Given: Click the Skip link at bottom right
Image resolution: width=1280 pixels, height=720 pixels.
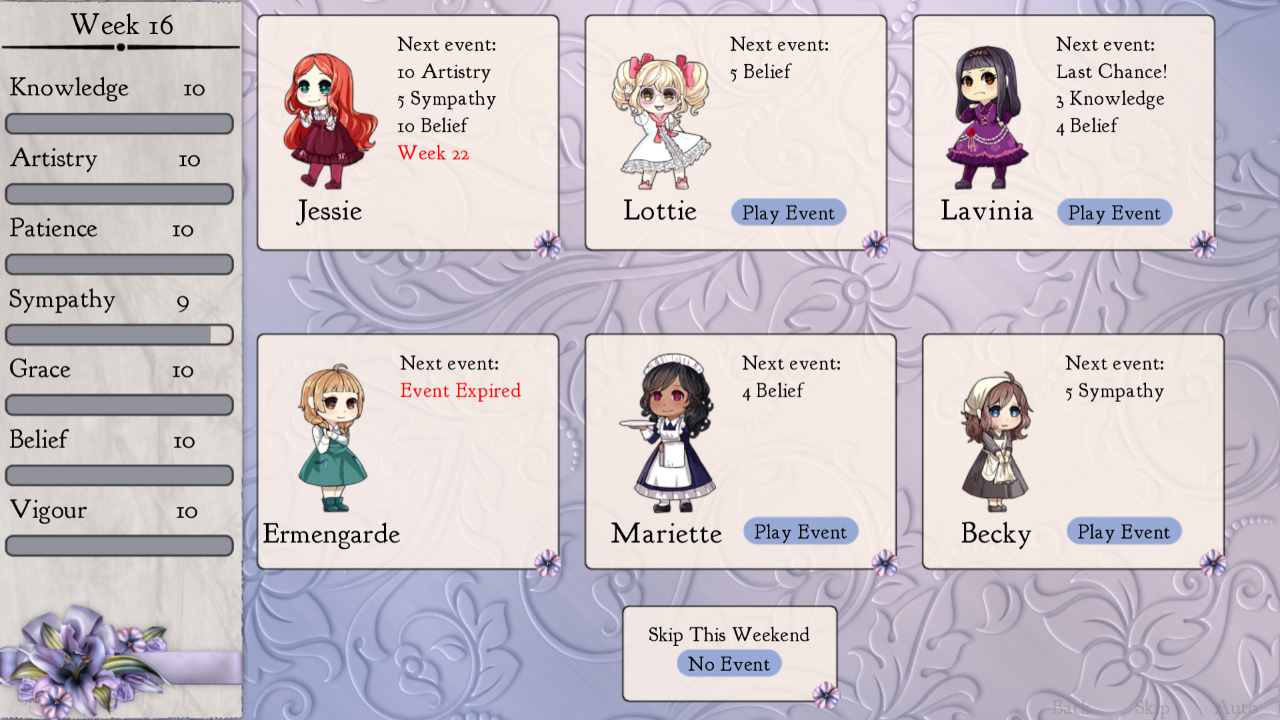Looking at the screenshot, I should point(1152,707).
